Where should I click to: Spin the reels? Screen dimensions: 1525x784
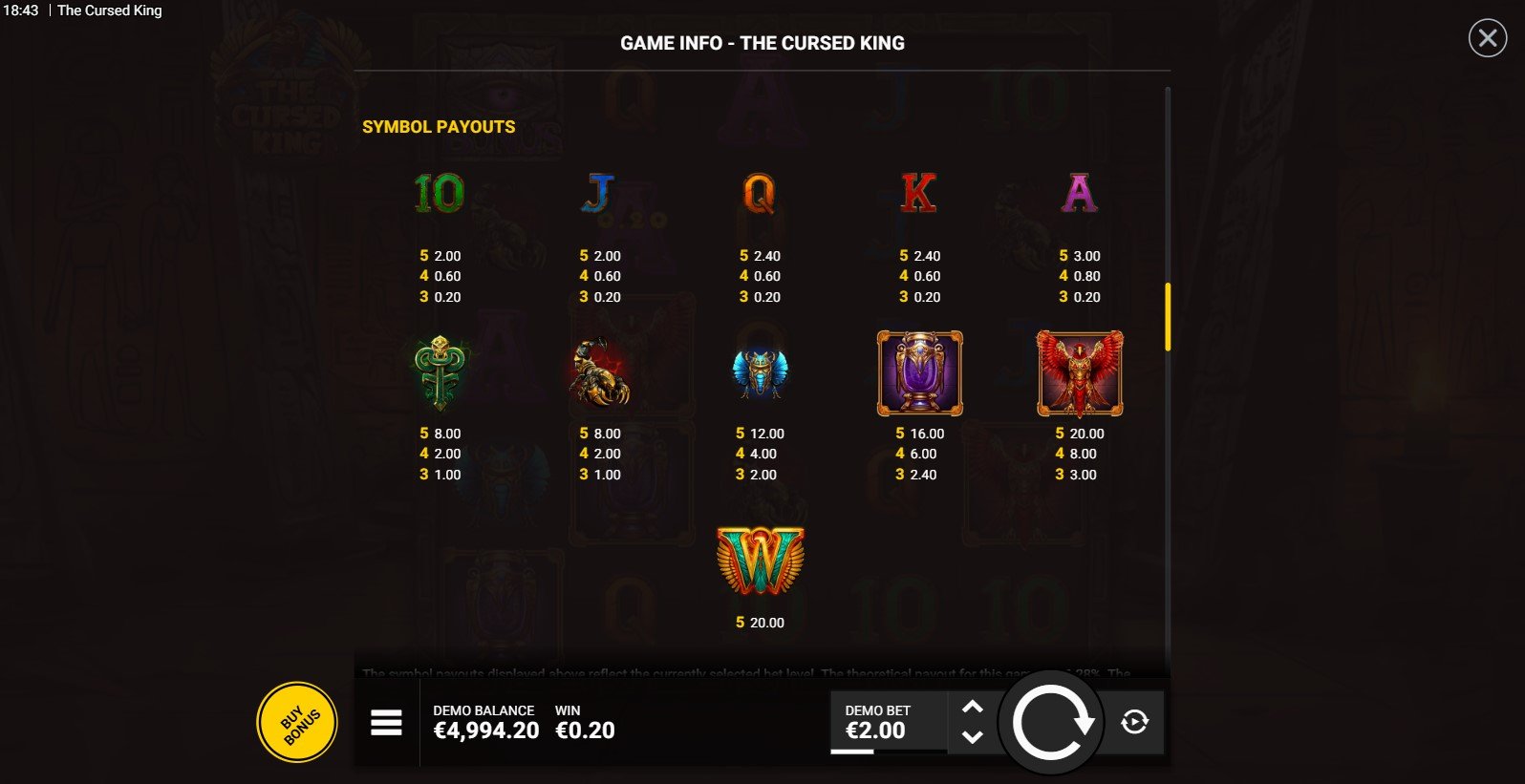coord(1051,723)
